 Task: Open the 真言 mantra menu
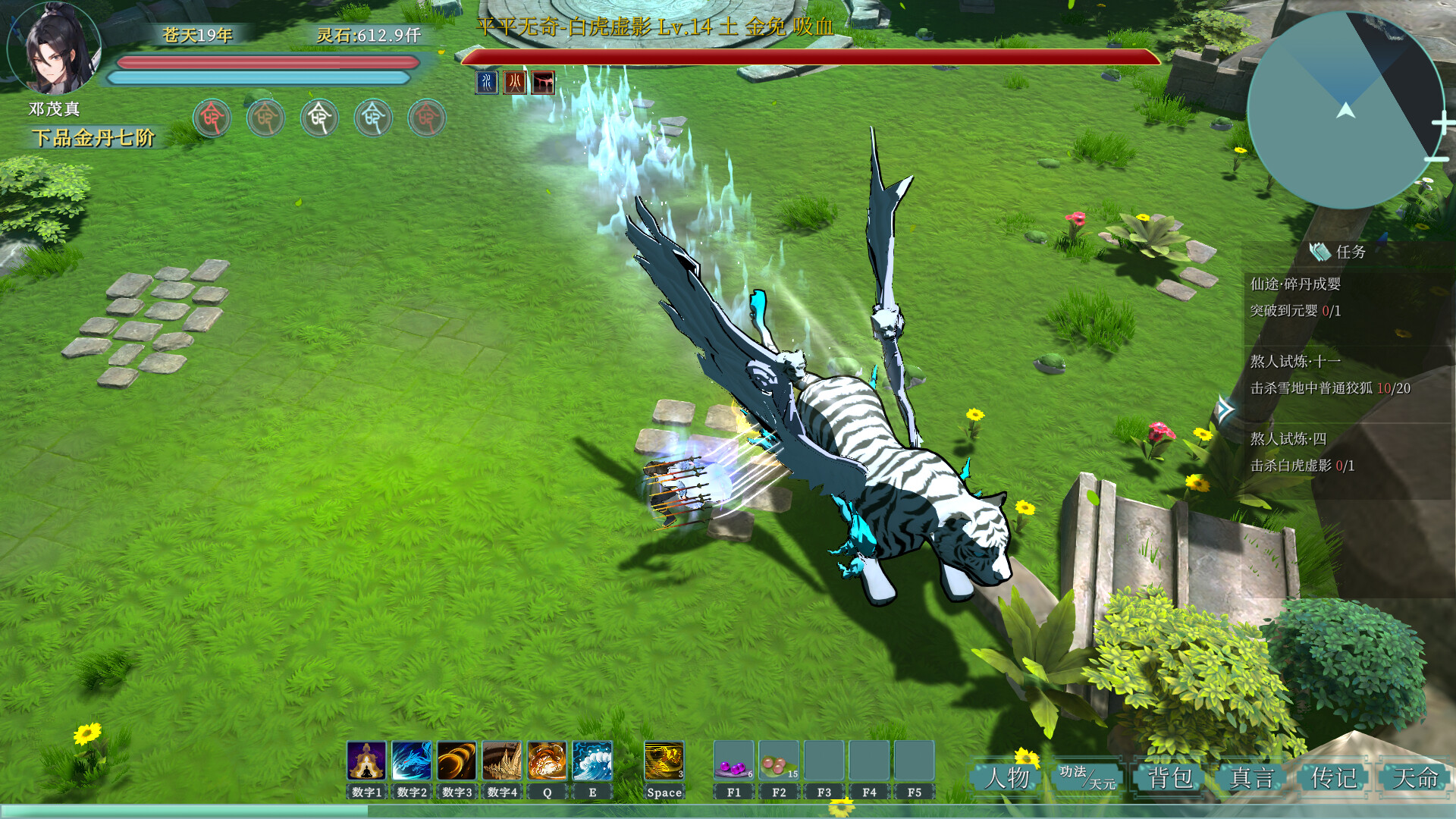(x=1252, y=778)
